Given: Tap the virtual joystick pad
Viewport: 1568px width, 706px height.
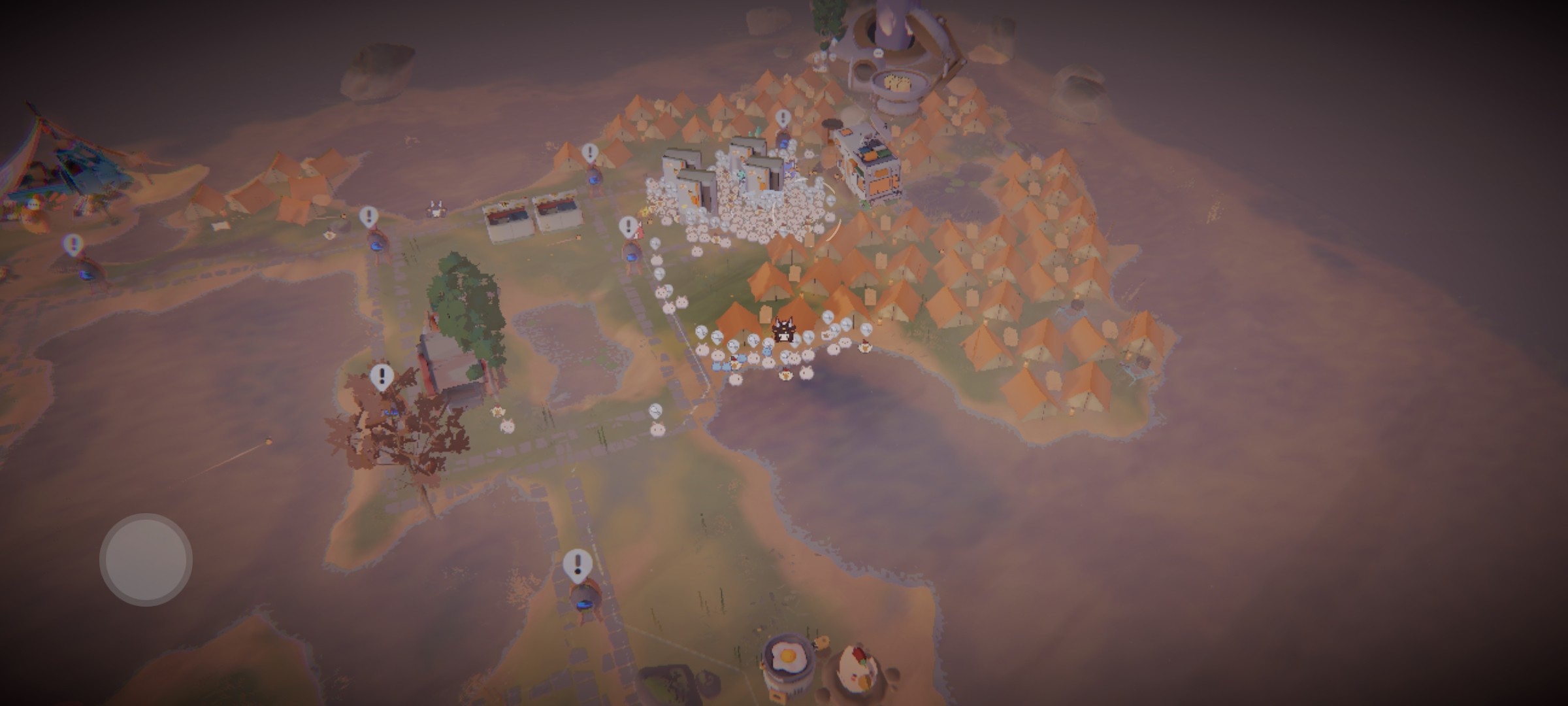Looking at the screenshot, I should 146,560.
